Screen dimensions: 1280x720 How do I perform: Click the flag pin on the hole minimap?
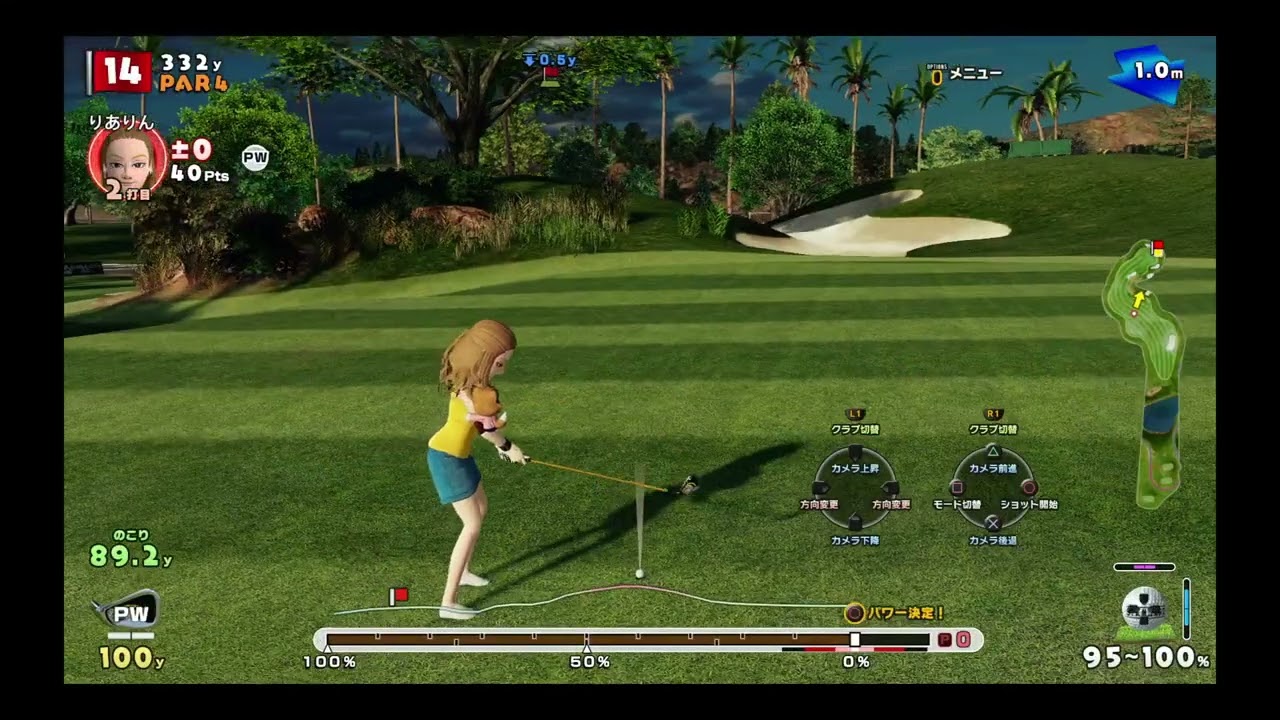pyautogui.click(x=1157, y=248)
